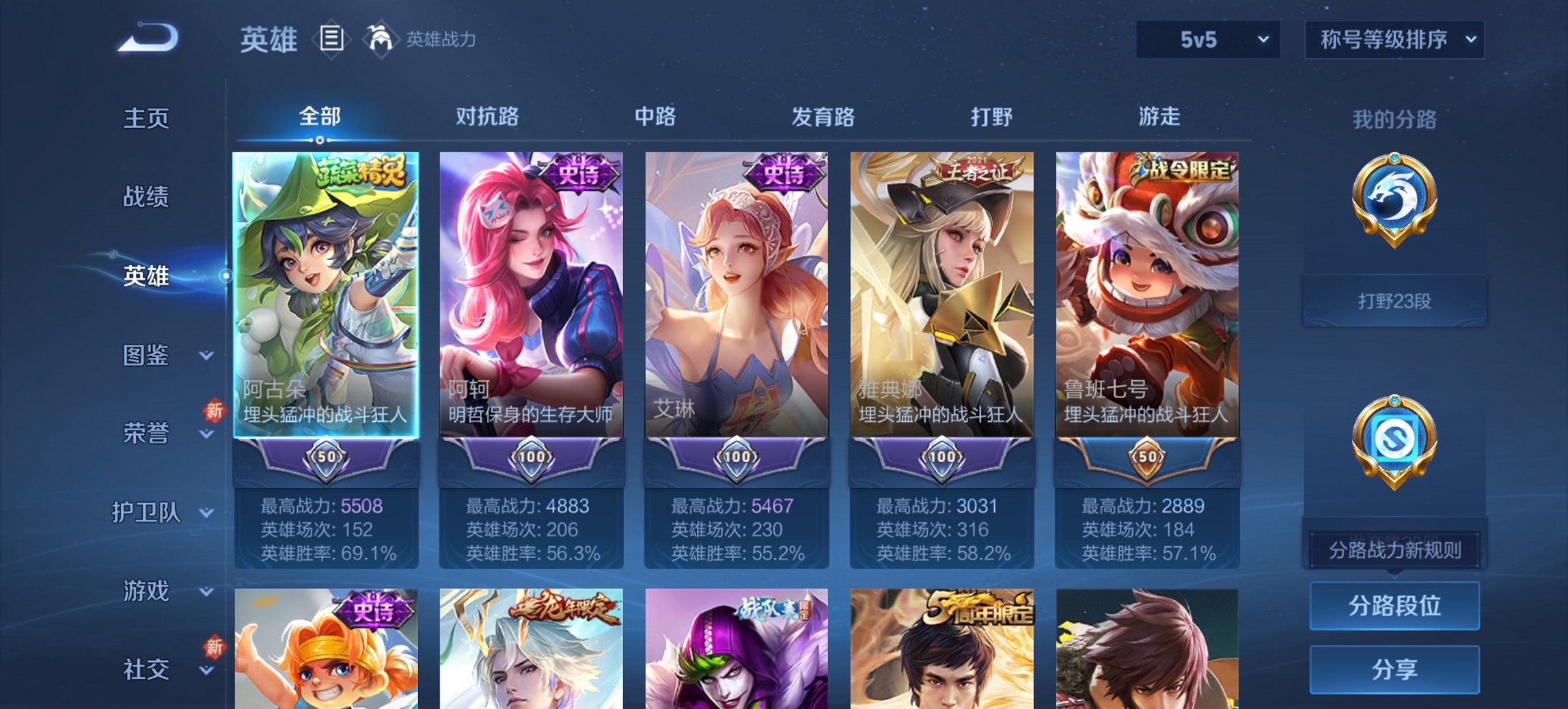Click the 分路段位 button
Screen dimensions: 1568x709
tap(1394, 605)
